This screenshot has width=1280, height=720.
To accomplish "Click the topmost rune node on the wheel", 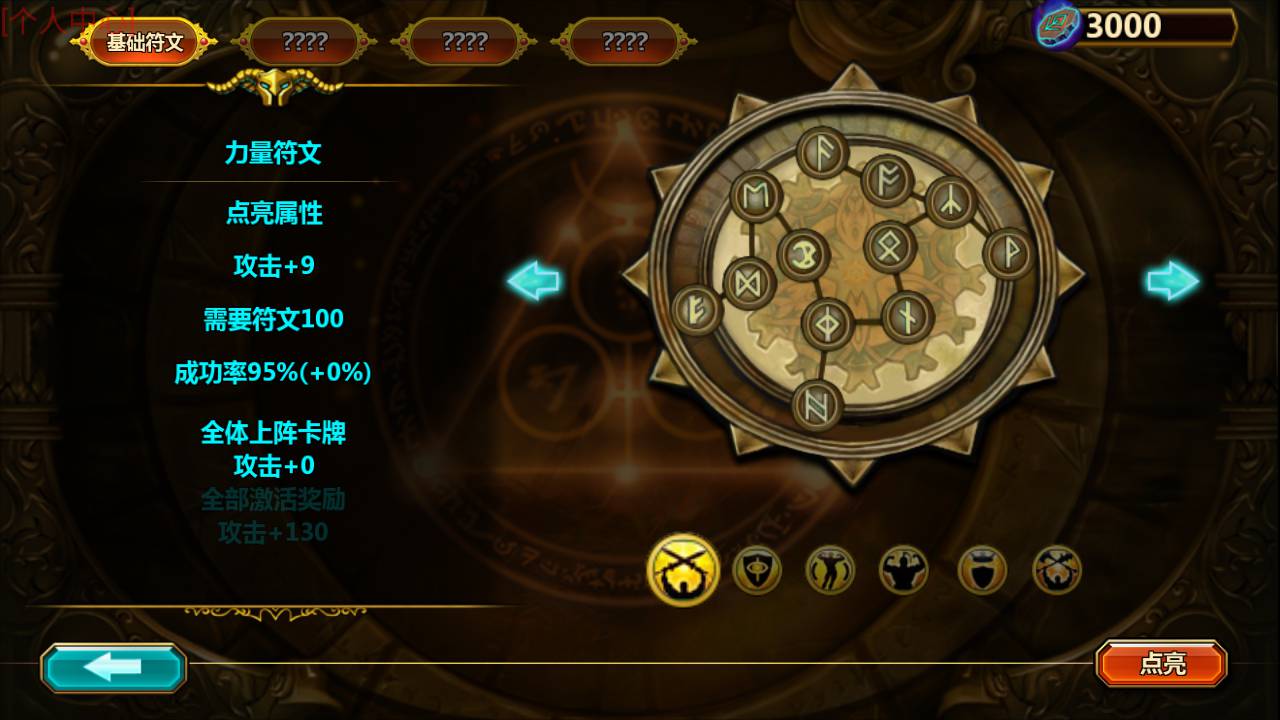I will click(819, 151).
